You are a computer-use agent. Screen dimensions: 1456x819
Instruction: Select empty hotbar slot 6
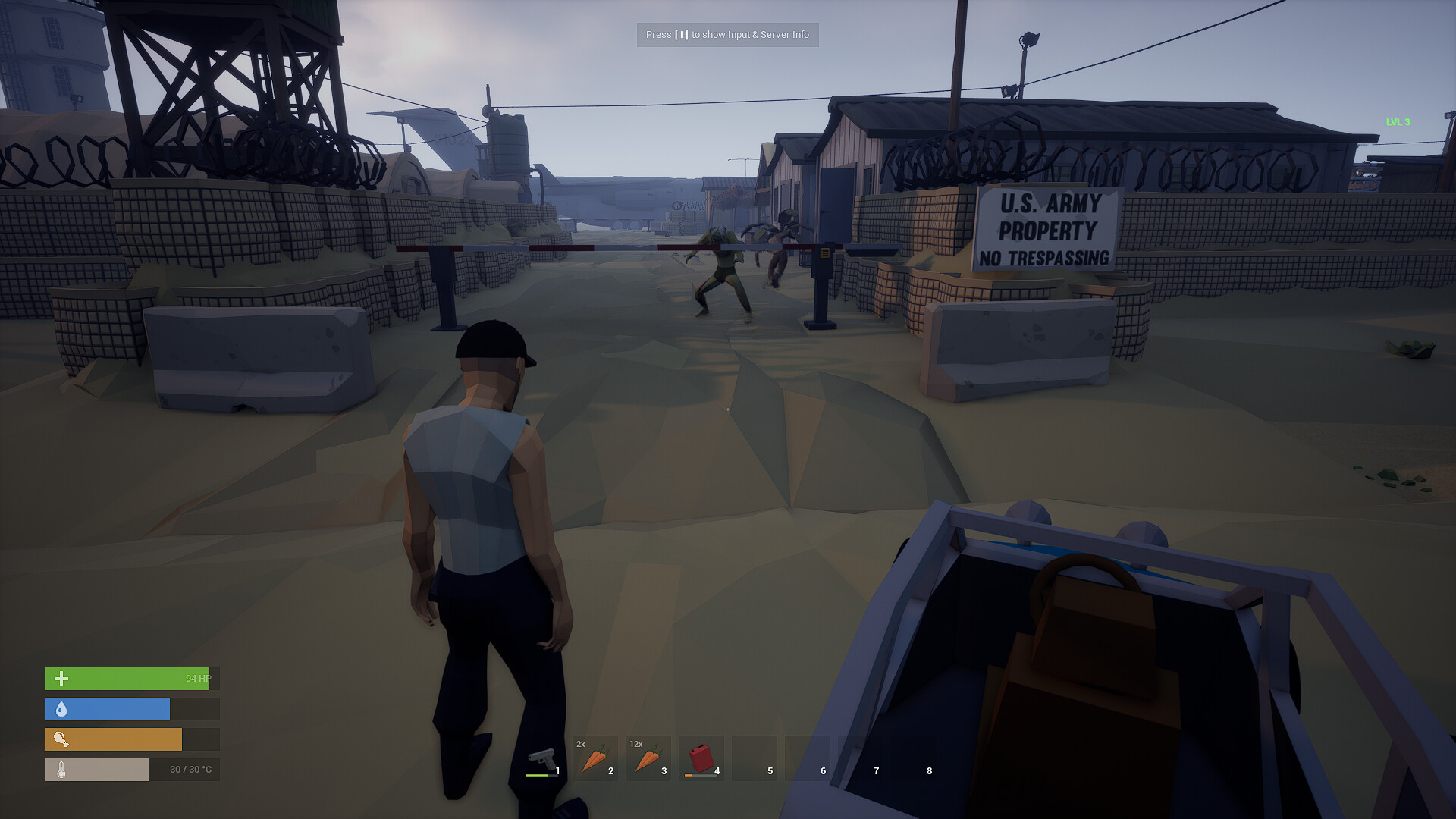(x=808, y=758)
